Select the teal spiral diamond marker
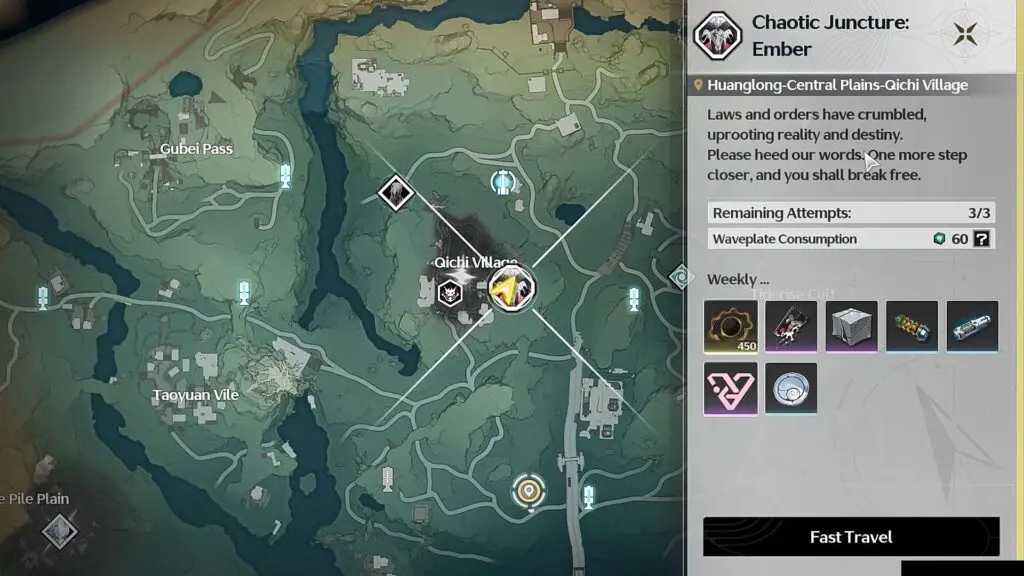The image size is (1024, 576). (x=681, y=275)
